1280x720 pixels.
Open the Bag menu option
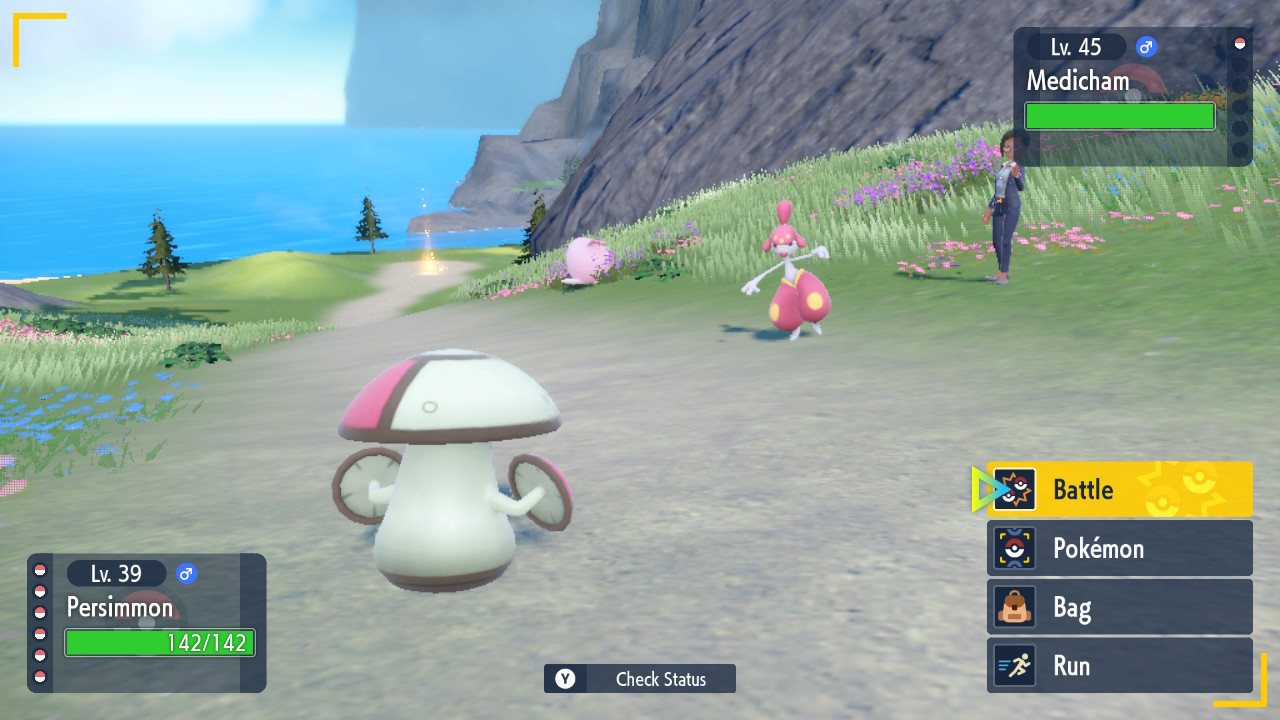pos(1119,607)
